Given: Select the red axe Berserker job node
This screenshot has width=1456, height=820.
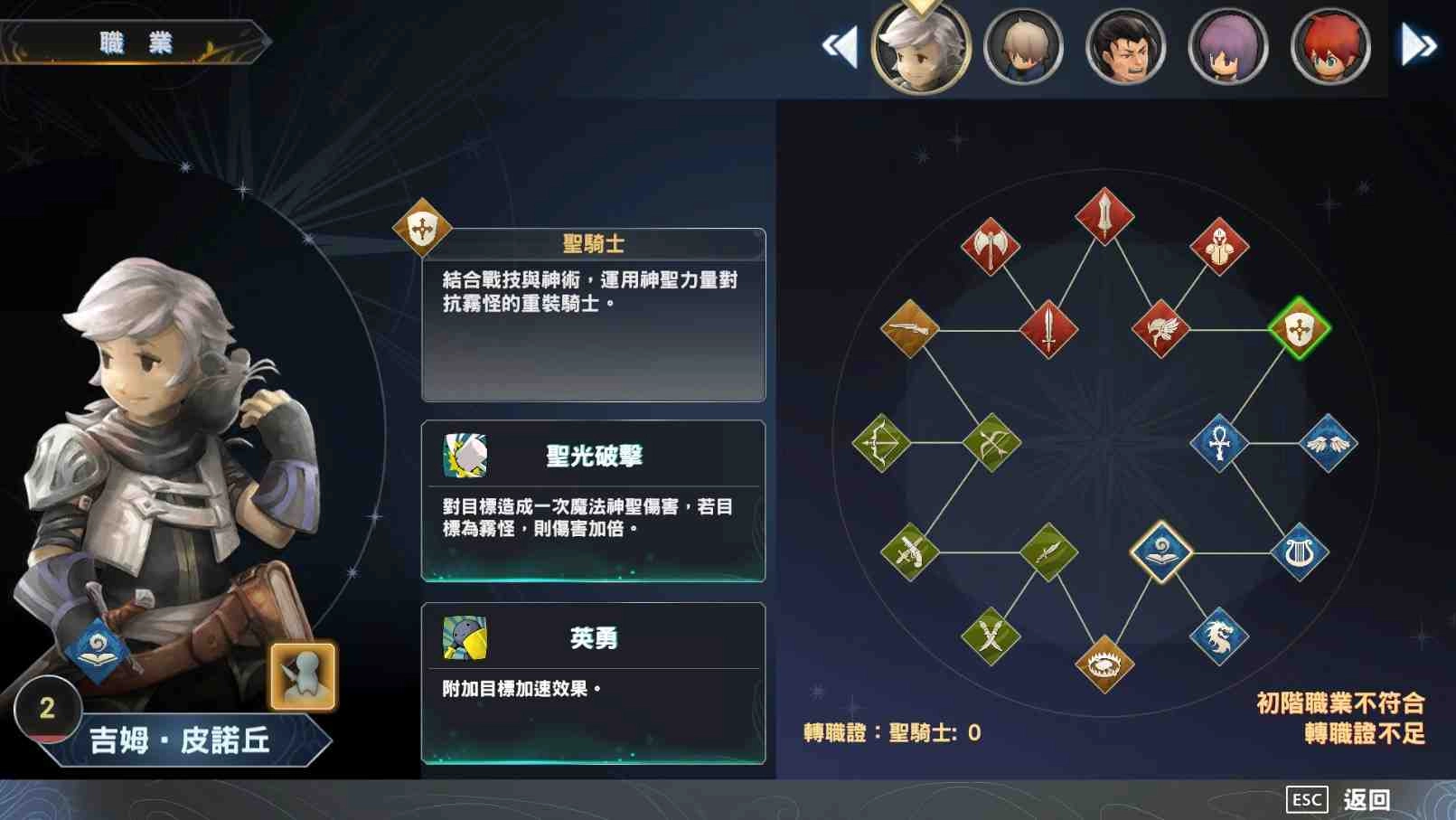Looking at the screenshot, I should (x=989, y=244).
